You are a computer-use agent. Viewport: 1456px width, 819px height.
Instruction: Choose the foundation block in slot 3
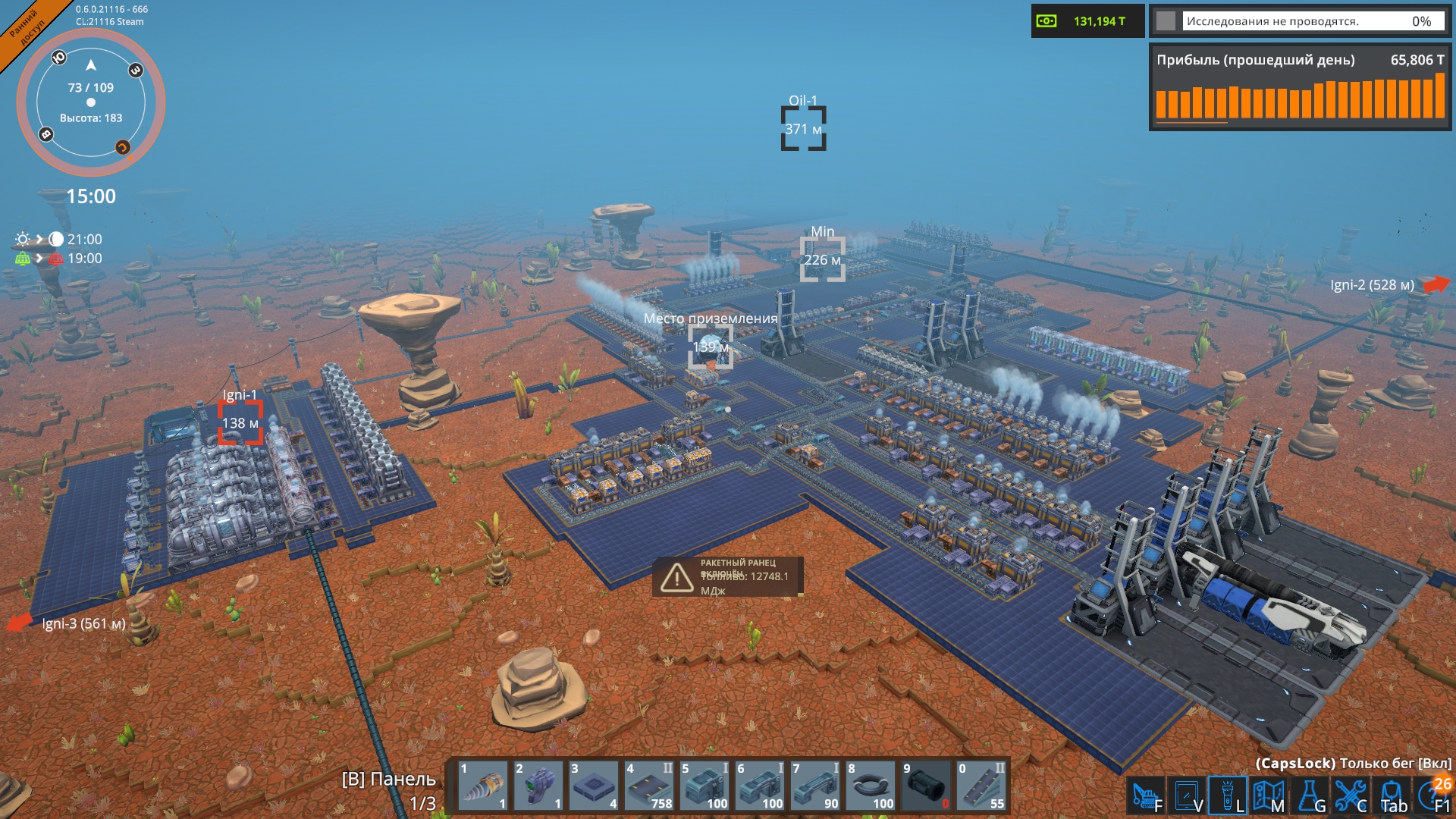tap(594, 786)
